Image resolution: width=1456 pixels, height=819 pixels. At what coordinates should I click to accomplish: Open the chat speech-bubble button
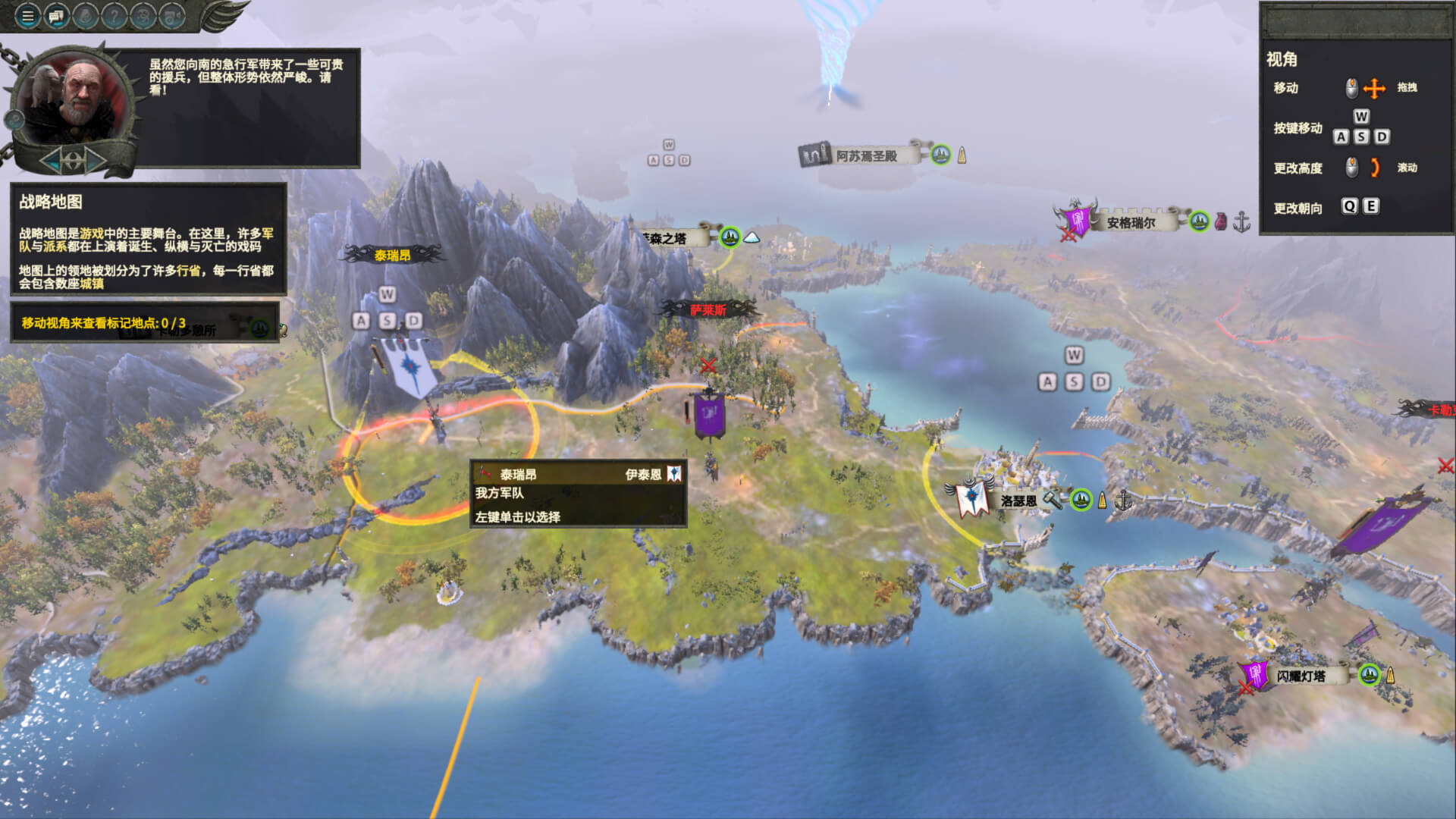(x=56, y=15)
